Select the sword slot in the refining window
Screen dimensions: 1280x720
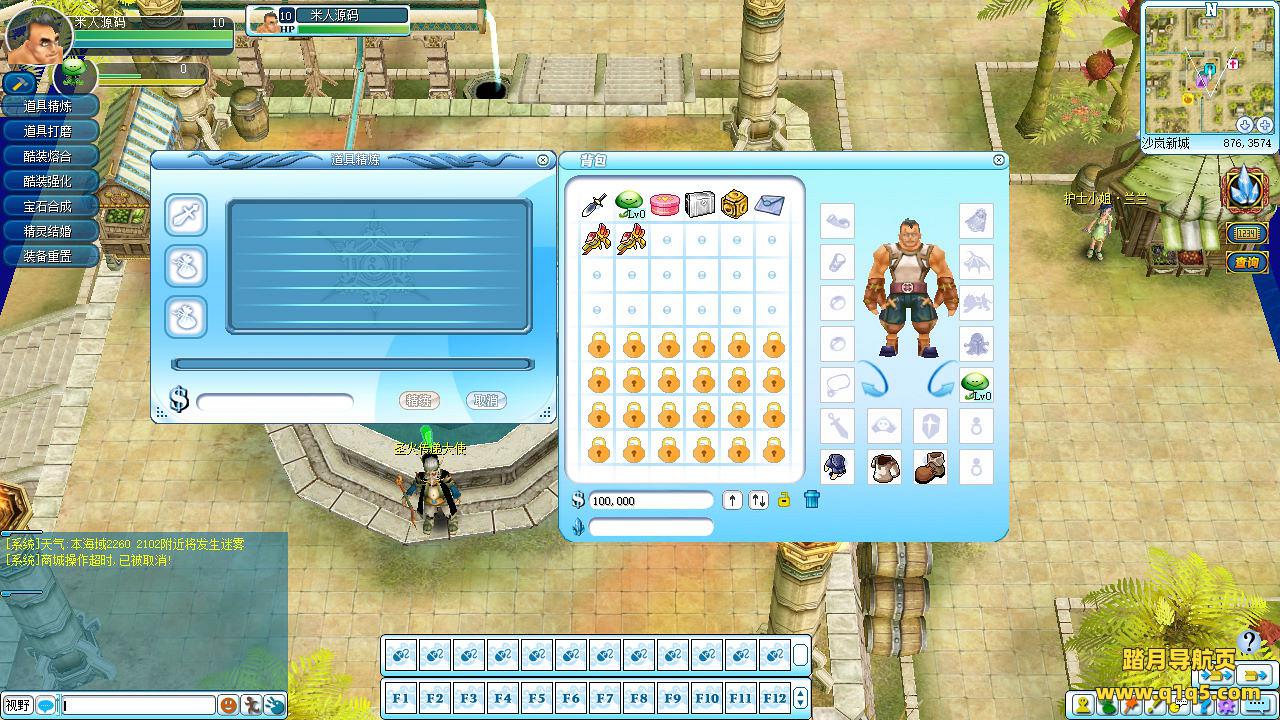(x=186, y=215)
